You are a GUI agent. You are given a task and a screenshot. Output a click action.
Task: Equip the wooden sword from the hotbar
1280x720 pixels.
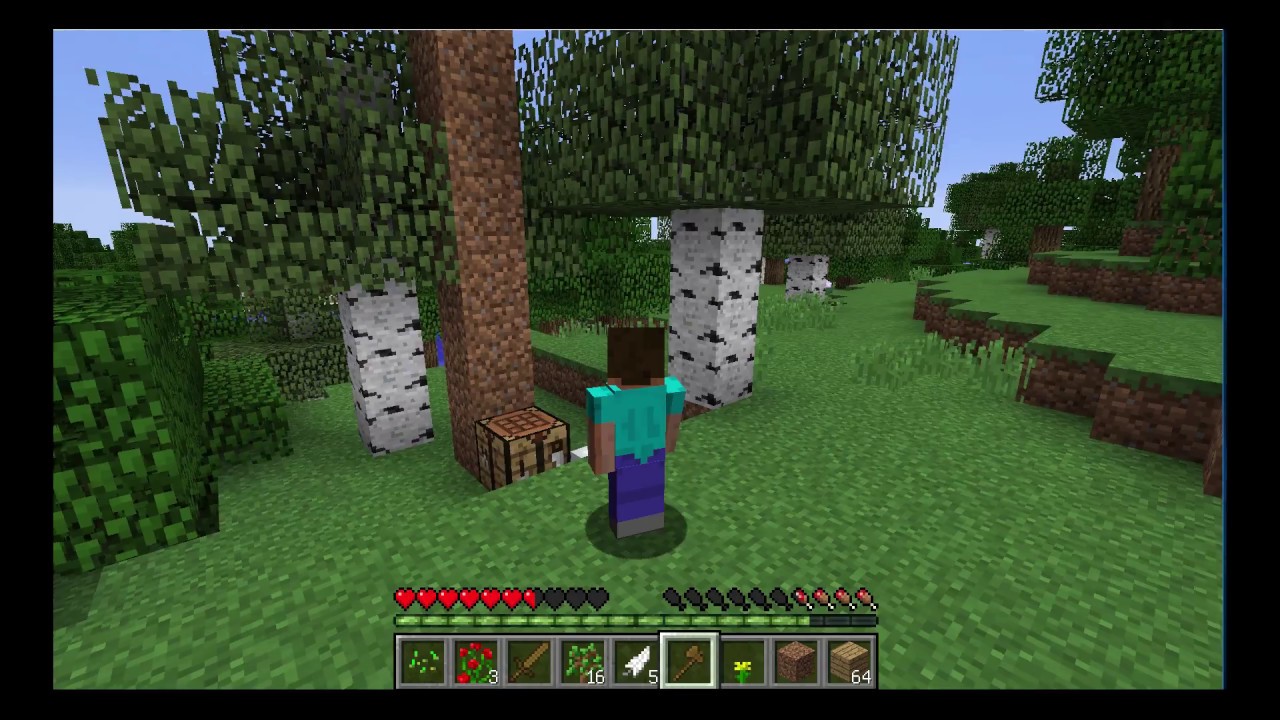pos(529,663)
